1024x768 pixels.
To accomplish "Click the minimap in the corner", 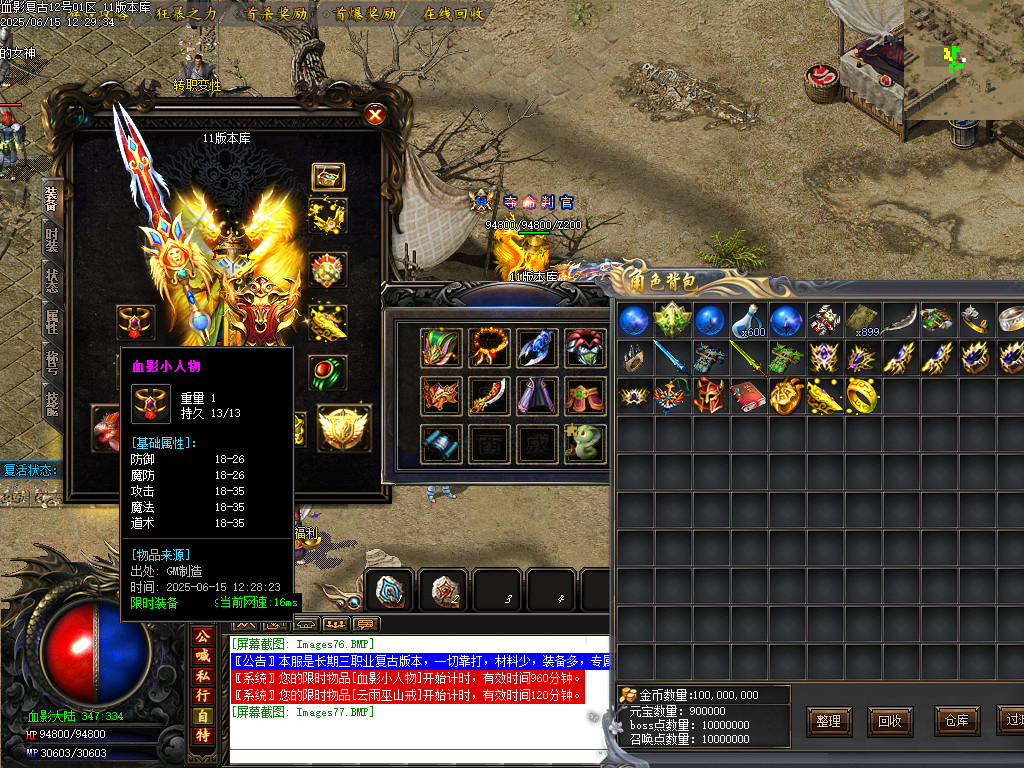I will point(962,58).
